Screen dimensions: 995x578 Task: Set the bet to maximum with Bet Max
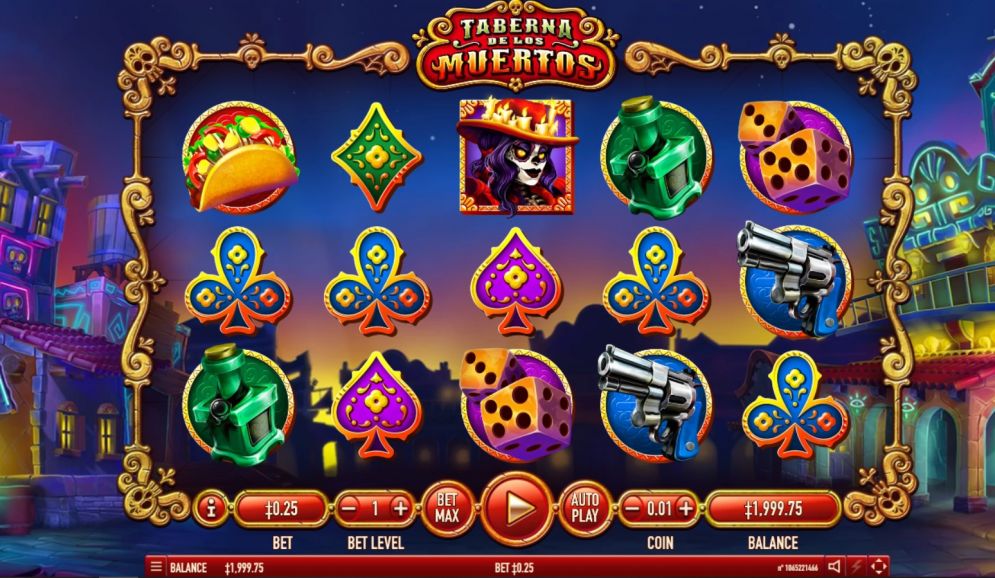coord(448,509)
